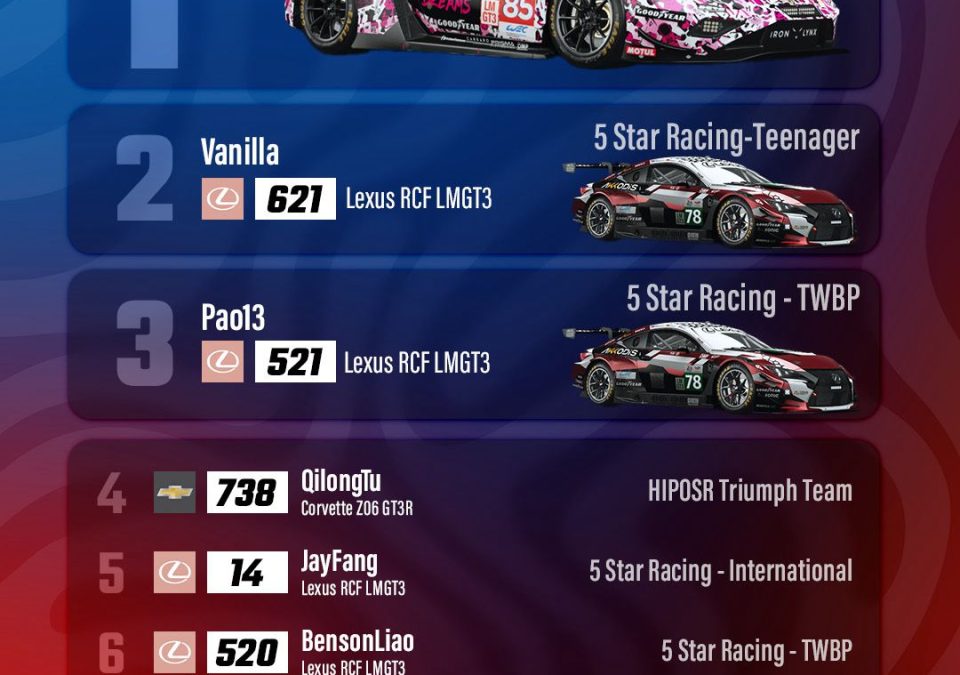The image size is (960, 675).
Task: View the Lexus car image beside Vanilla
Action: pyautogui.click(x=712, y=203)
